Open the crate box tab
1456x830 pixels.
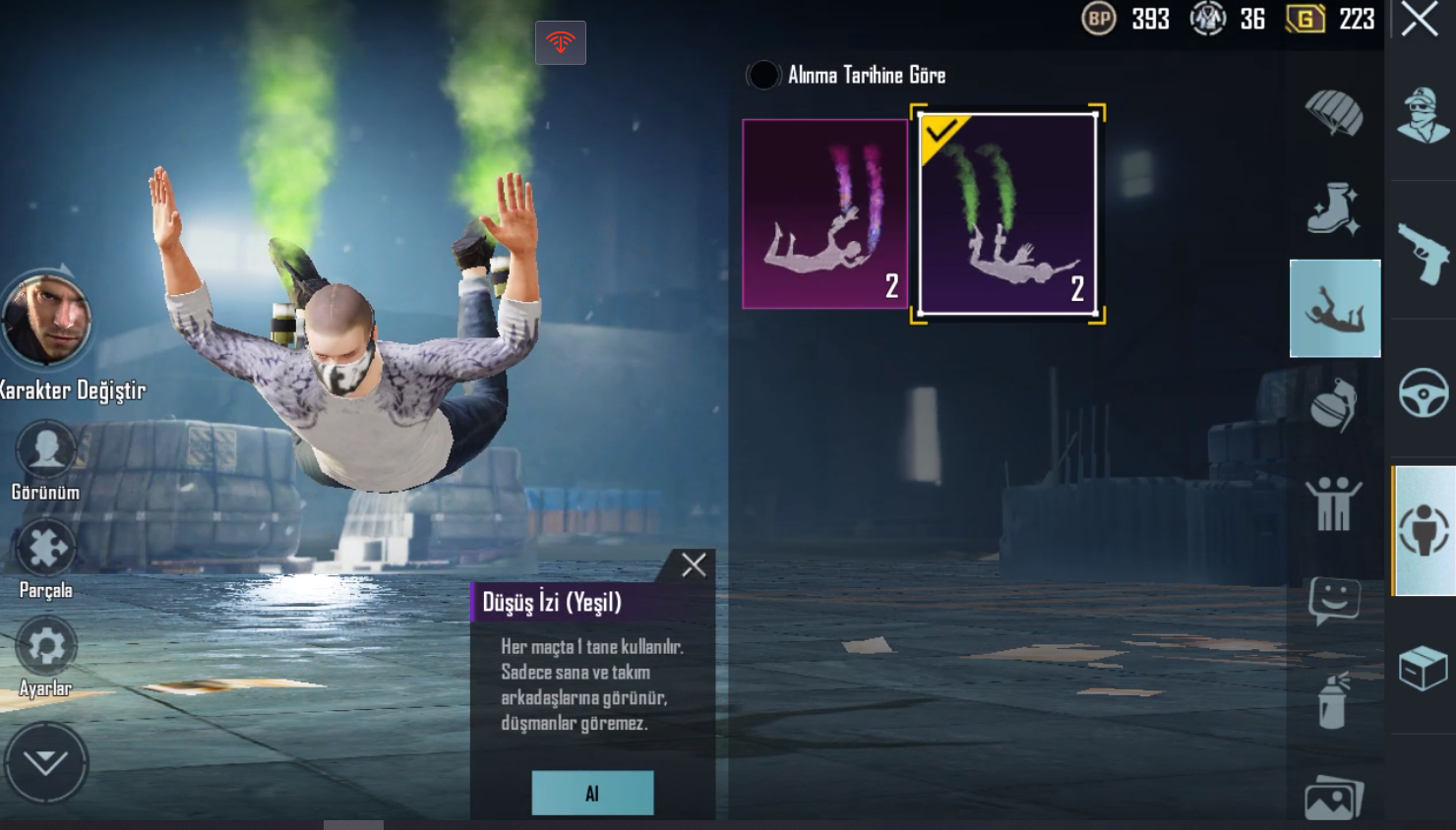[1423, 669]
